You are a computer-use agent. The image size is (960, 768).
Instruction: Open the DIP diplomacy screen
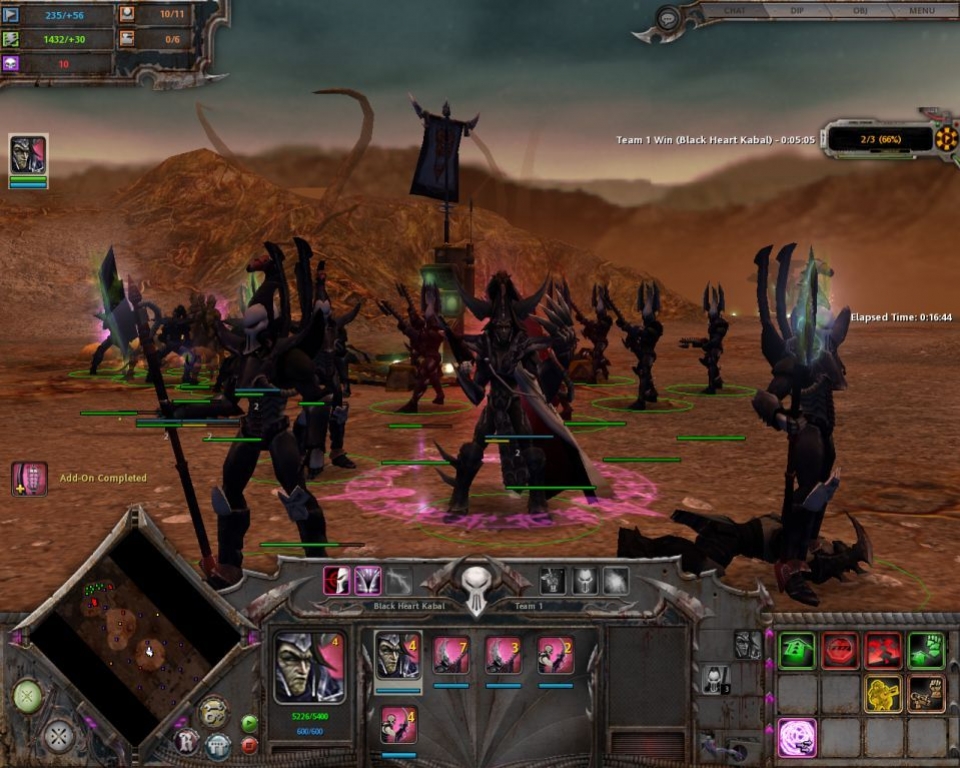(x=798, y=11)
